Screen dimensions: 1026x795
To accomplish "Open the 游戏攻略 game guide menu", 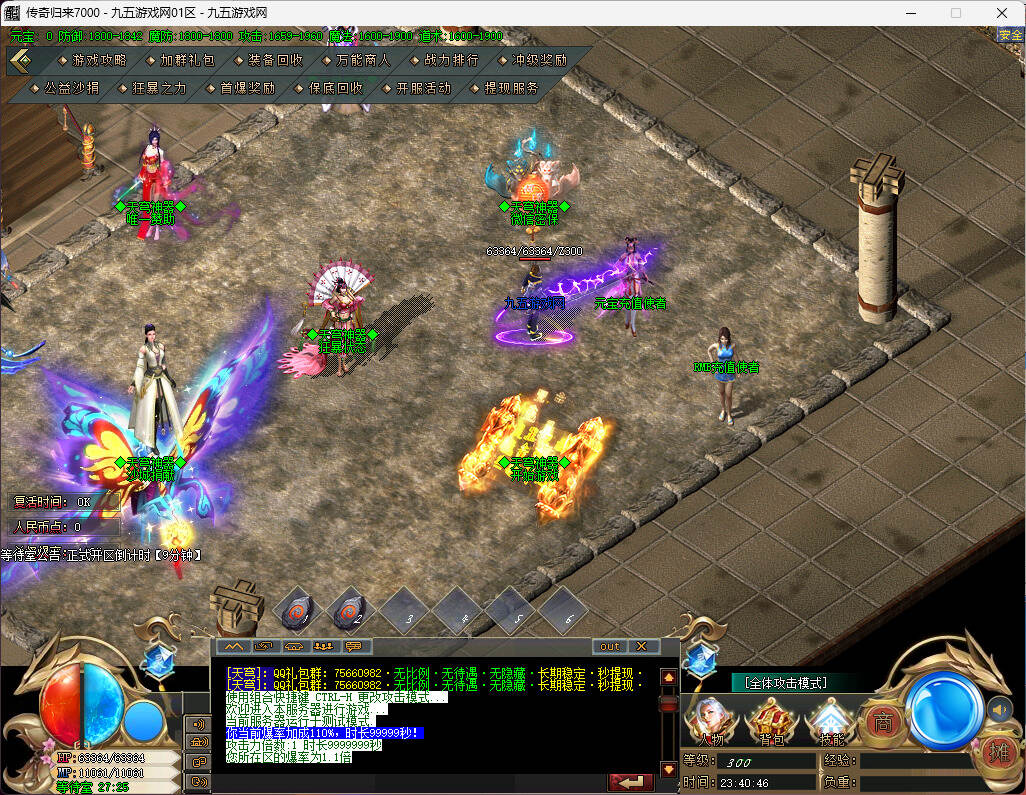I will click(x=98, y=60).
